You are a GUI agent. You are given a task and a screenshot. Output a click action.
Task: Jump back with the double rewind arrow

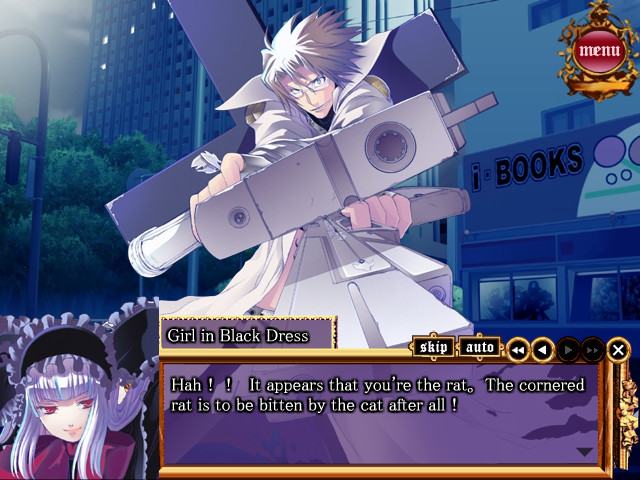click(517, 350)
